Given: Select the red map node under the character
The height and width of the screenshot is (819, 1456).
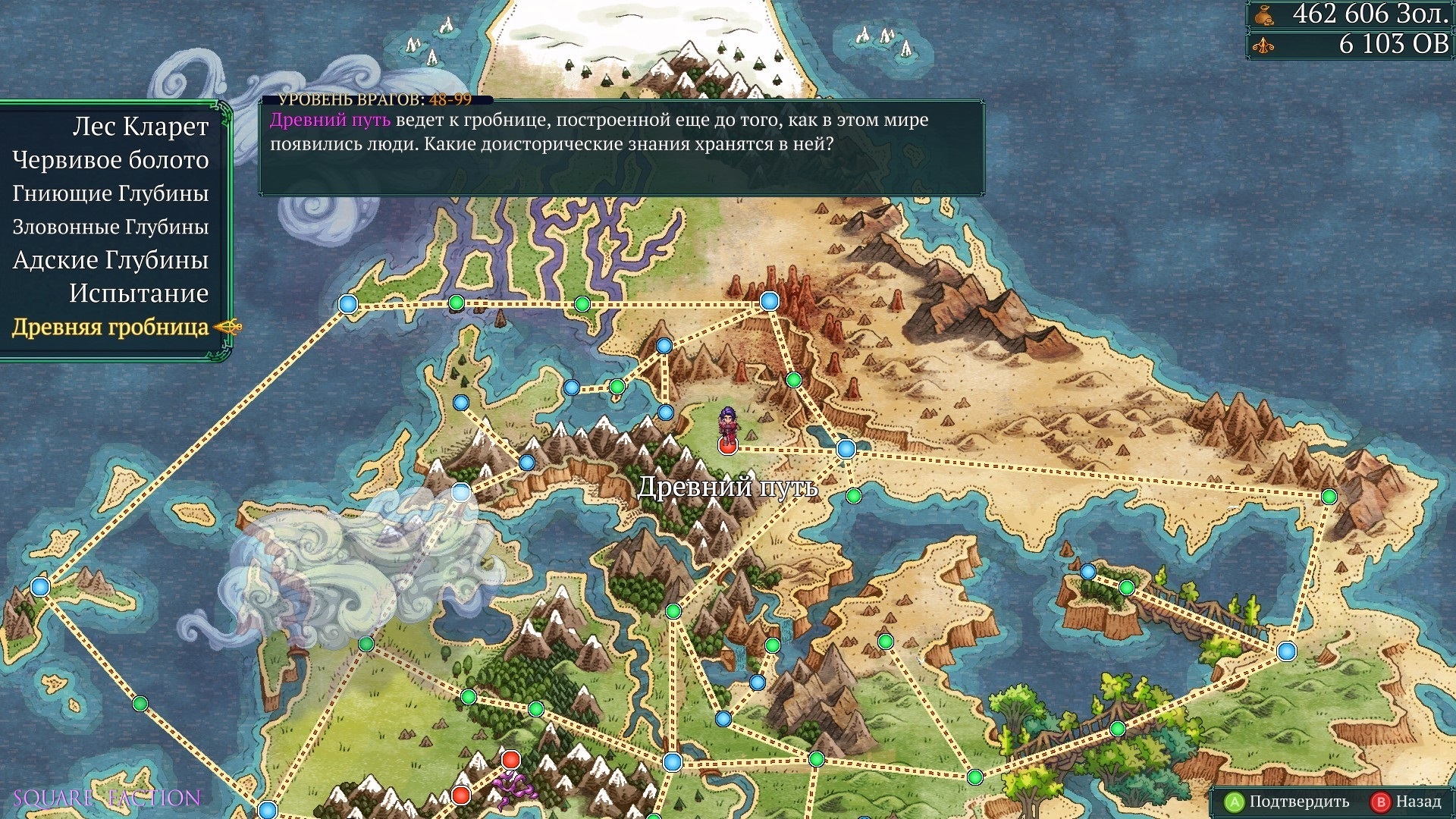Looking at the screenshot, I should click(727, 446).
